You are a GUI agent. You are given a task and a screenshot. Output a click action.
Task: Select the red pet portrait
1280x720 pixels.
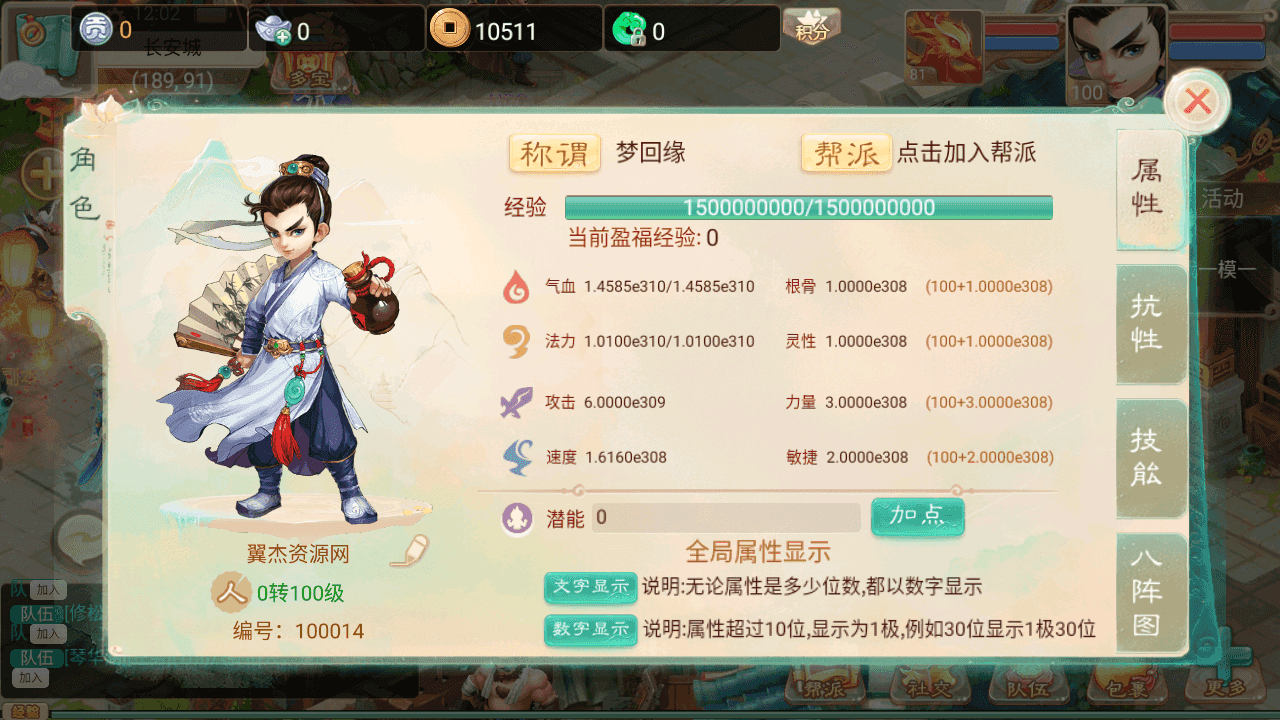pos(942,46)
